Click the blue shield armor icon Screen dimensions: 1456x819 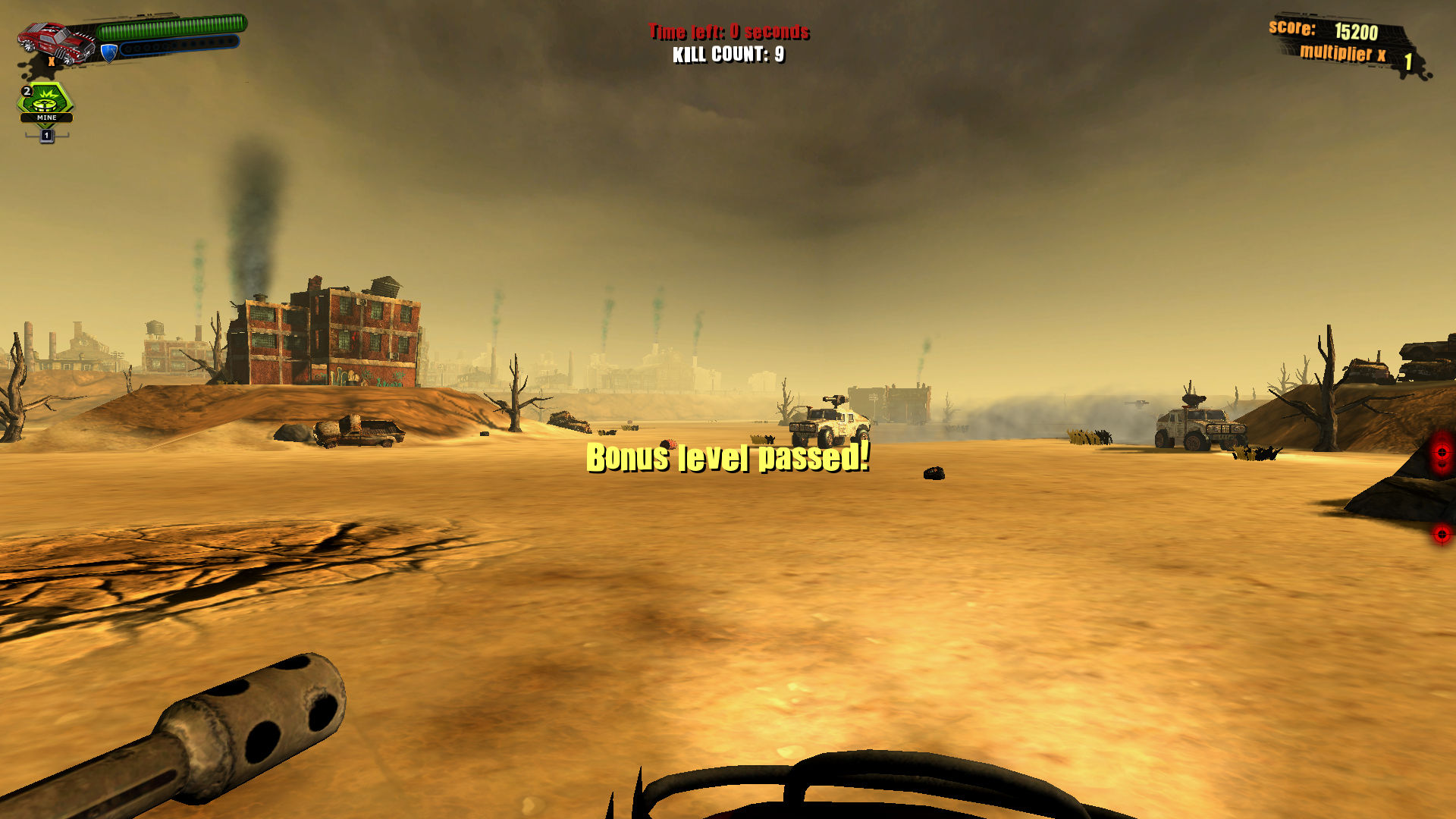(x=108, y=53)
